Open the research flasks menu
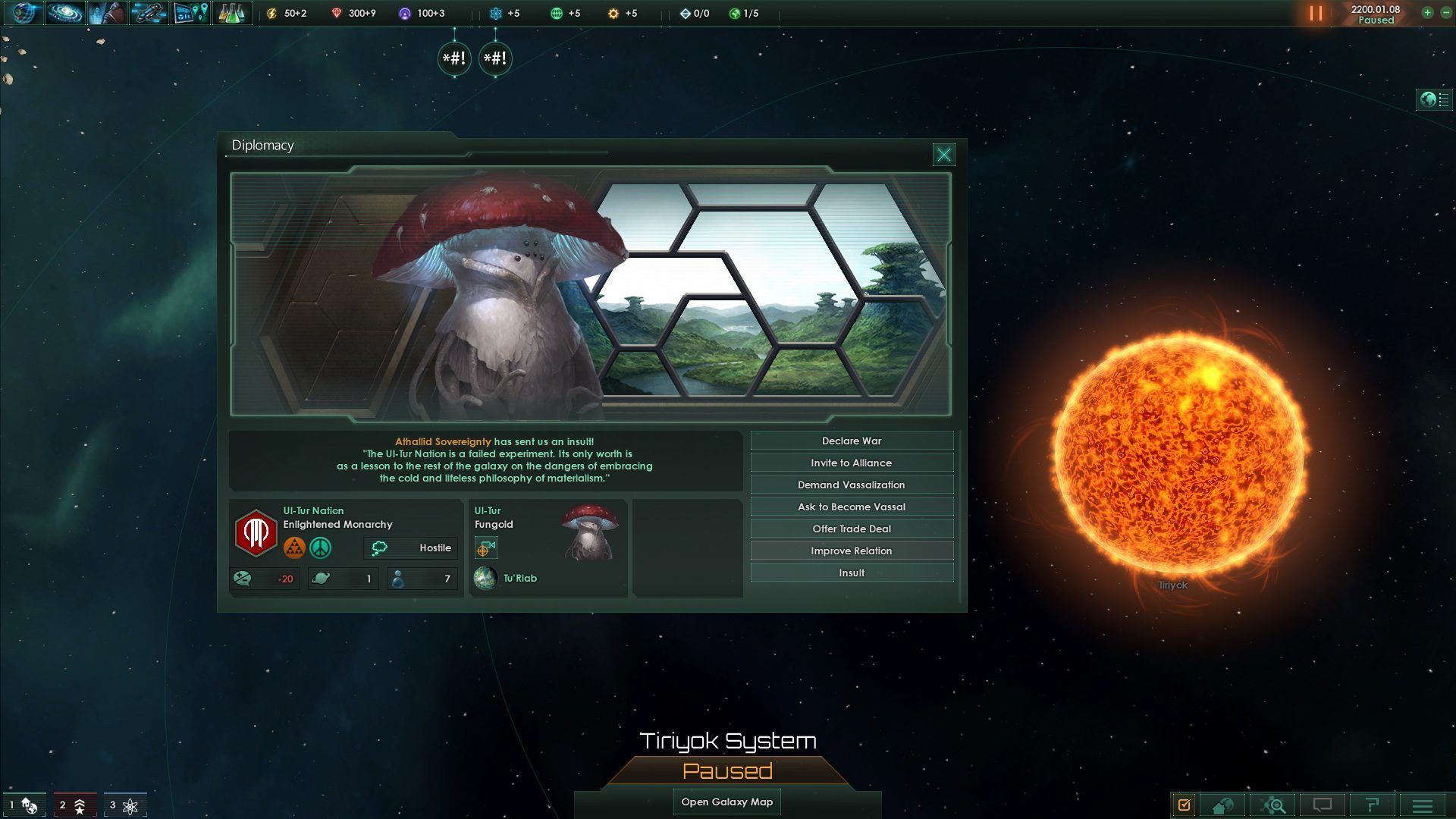 [x=231, y=13]
